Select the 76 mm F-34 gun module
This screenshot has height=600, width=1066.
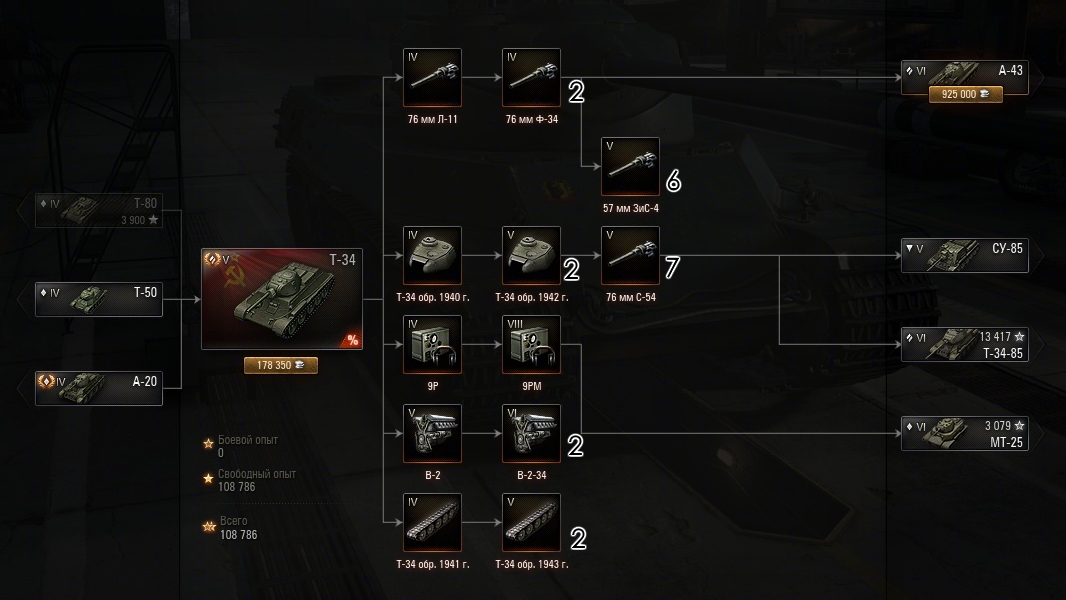coord(531,77)
